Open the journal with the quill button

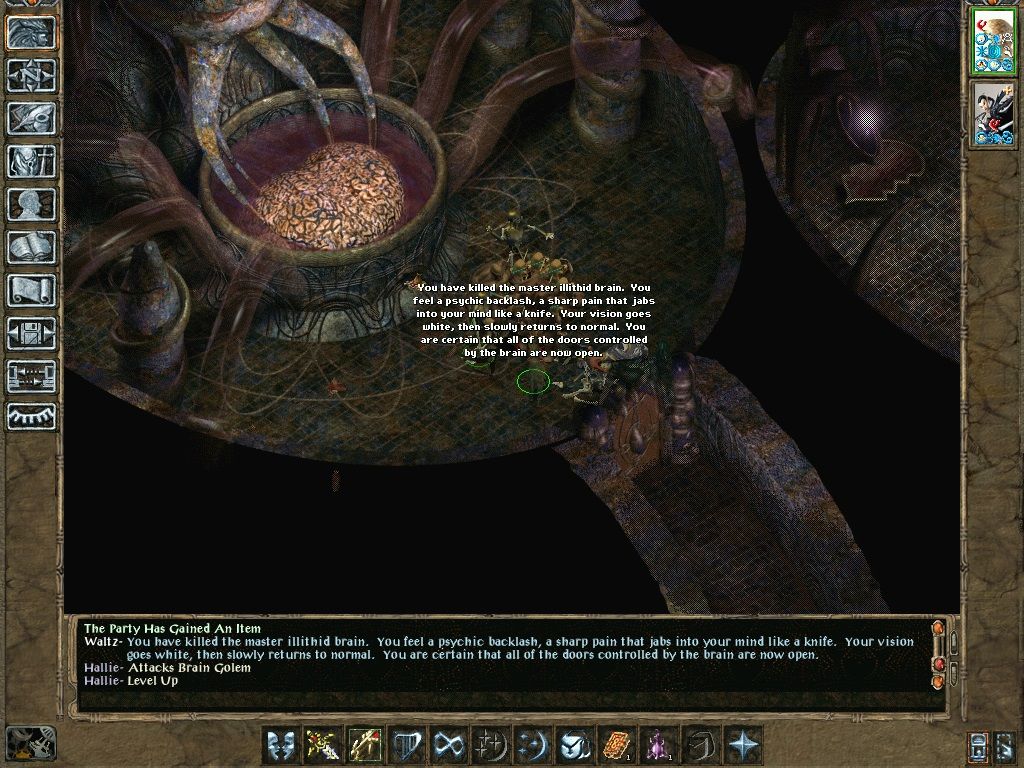[31, 118]
